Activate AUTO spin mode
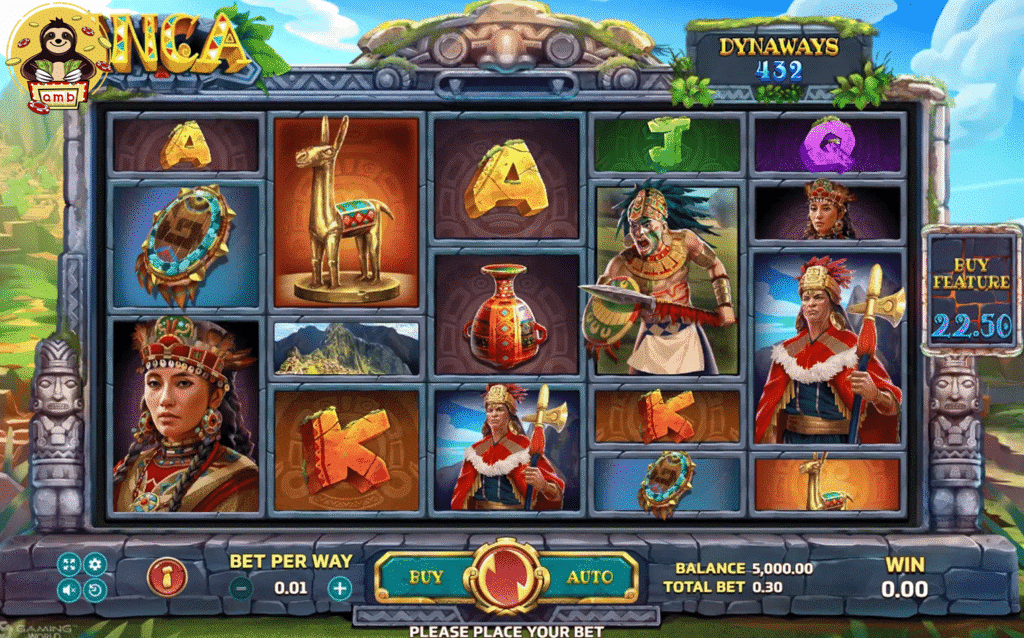The height and width of the screenshot is (638, 1024). coord(589,577)
